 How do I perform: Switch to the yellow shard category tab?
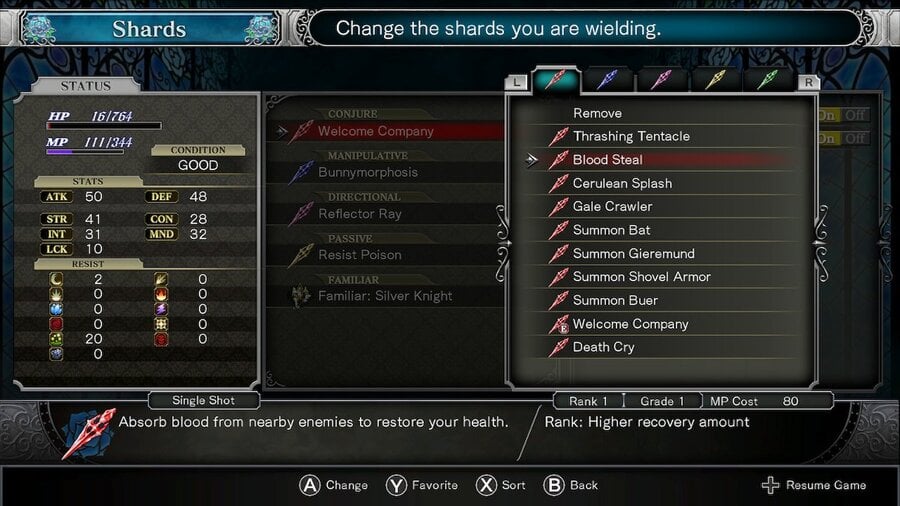click(715, 80)
